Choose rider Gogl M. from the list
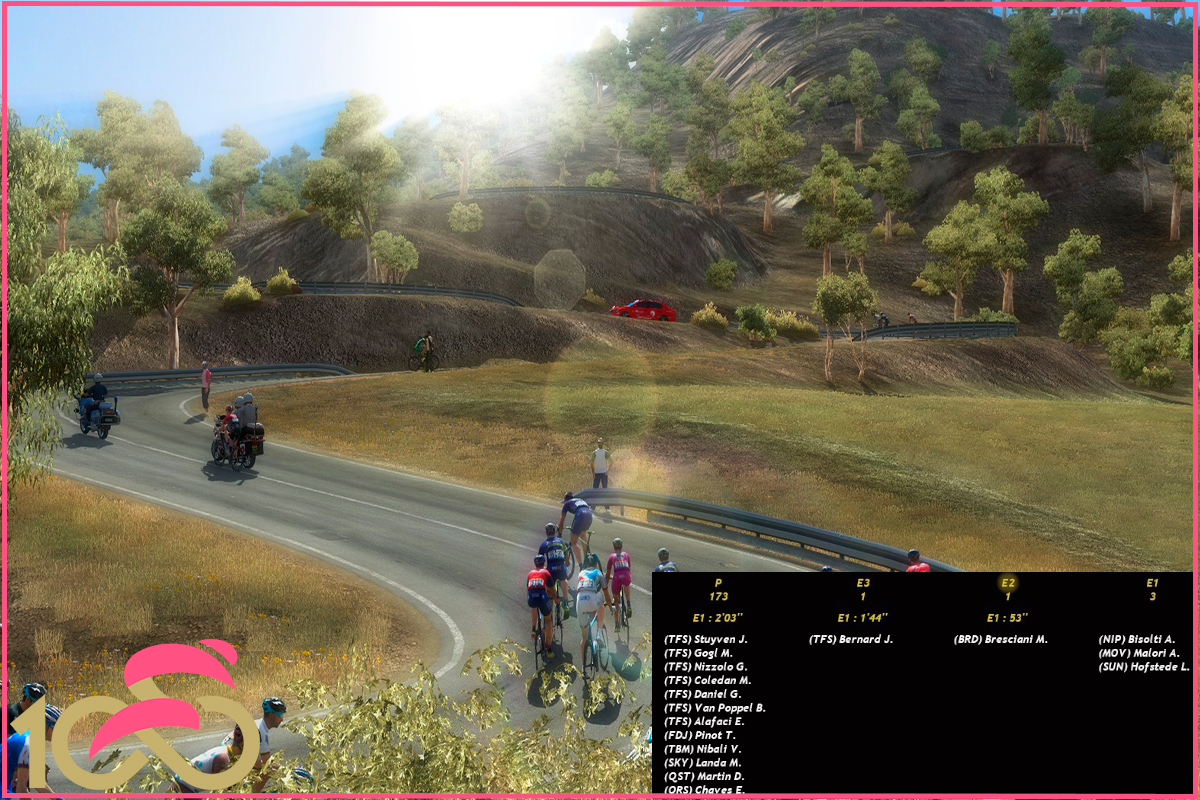The height and width of the screenshot is (800, 1200). pyautogui.click(x=698, y=653)
